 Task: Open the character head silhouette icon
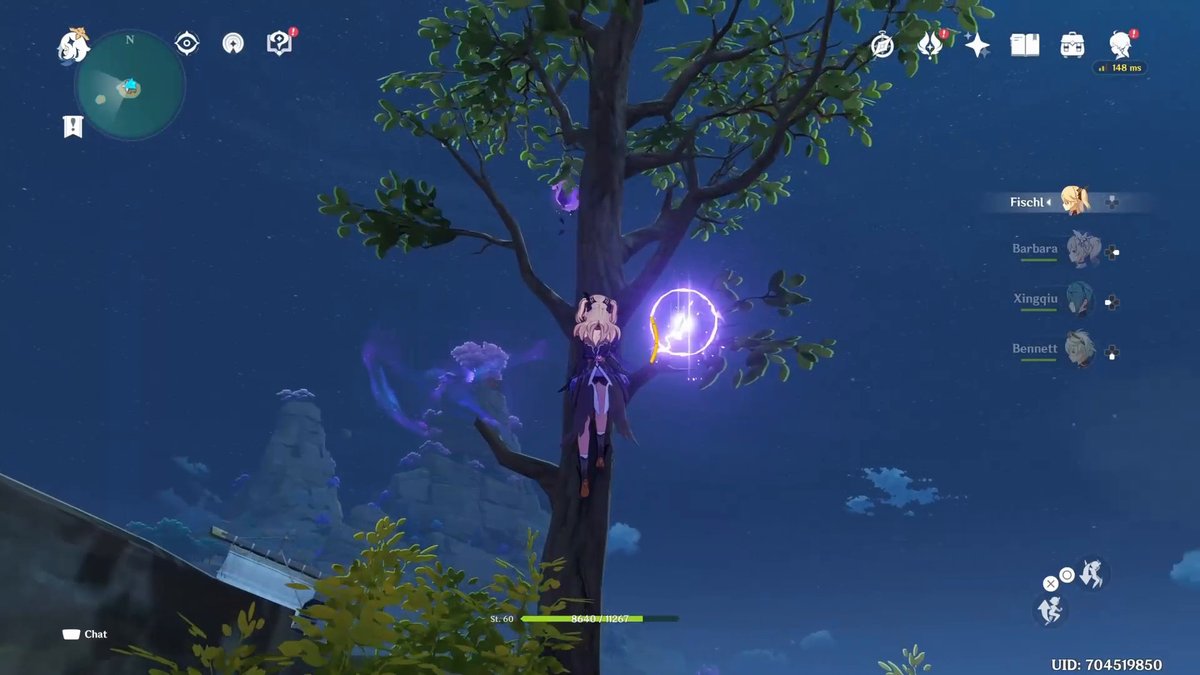1120,44
